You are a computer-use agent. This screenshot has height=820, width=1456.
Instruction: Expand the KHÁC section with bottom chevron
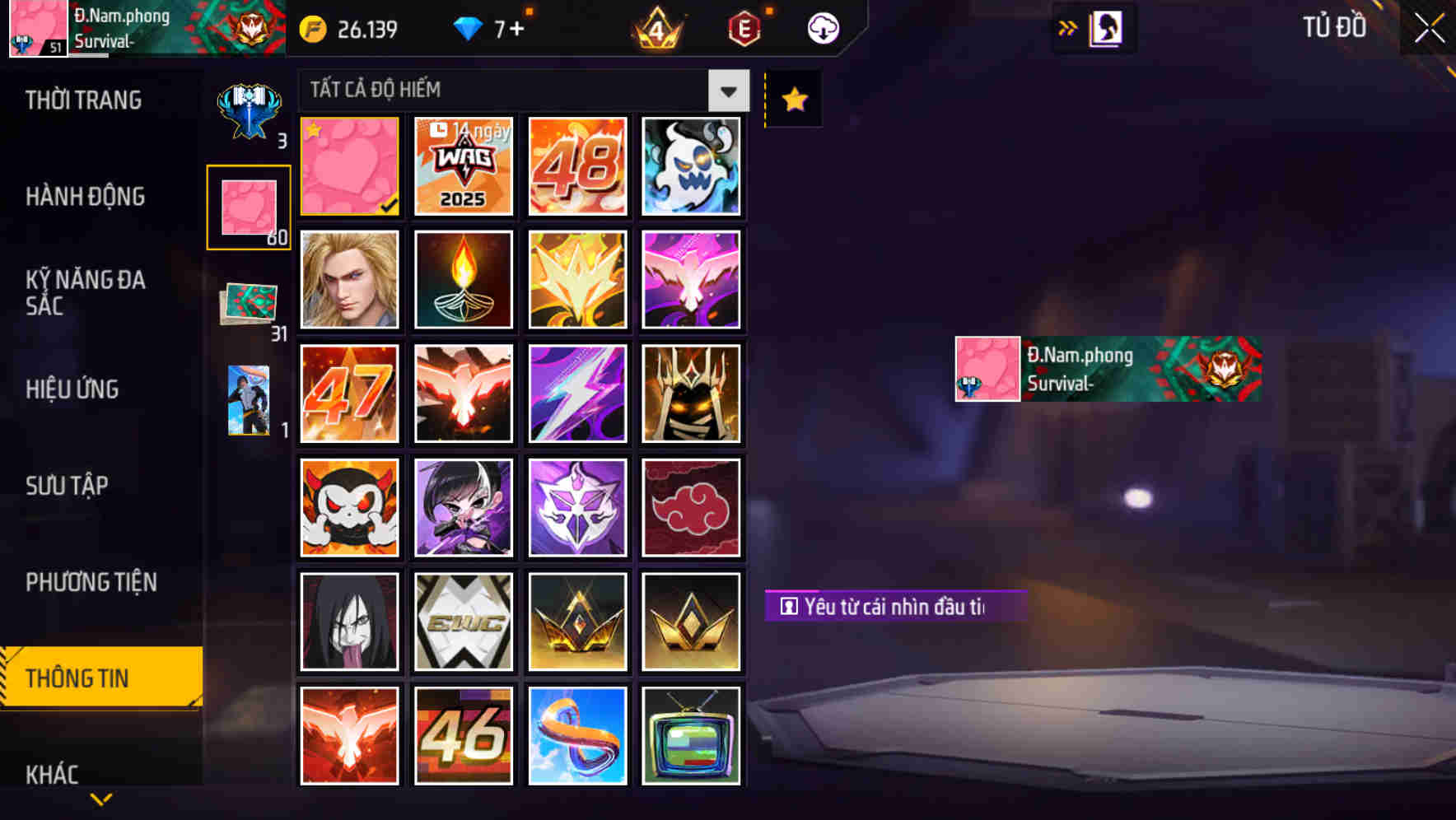[100, 797]
